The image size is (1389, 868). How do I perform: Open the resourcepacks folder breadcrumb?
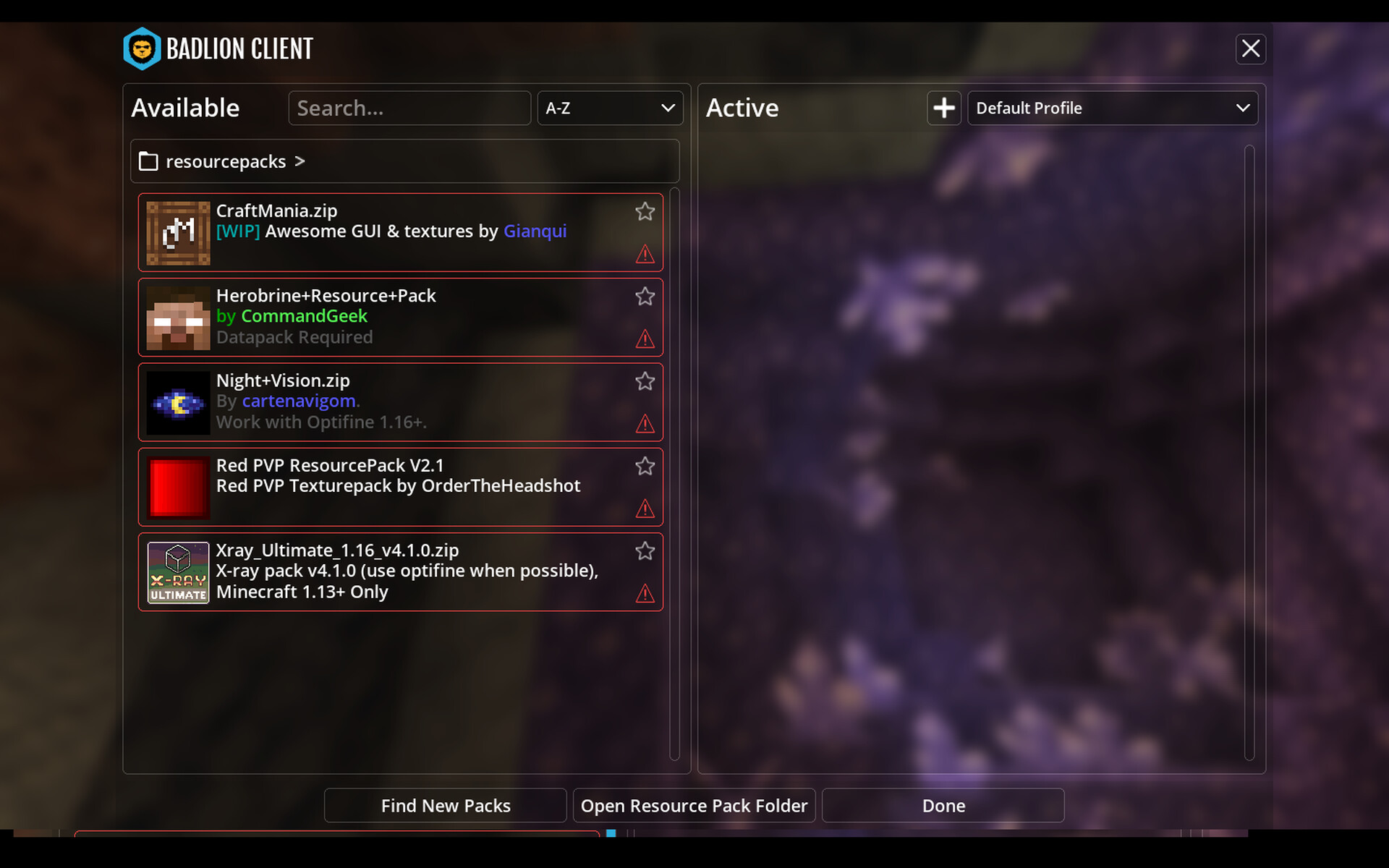(x=226, y=161)
